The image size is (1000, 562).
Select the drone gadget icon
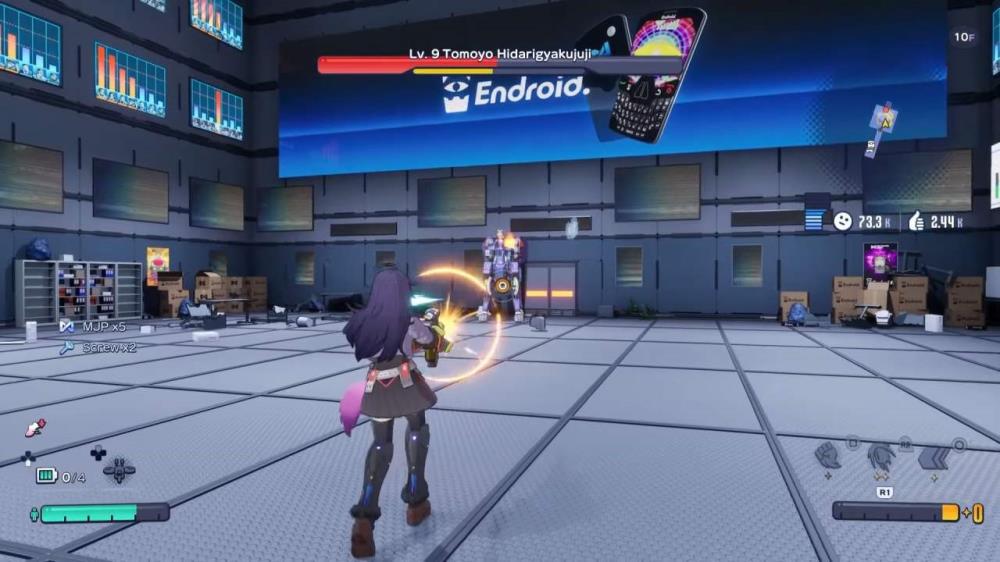(119, 469)
